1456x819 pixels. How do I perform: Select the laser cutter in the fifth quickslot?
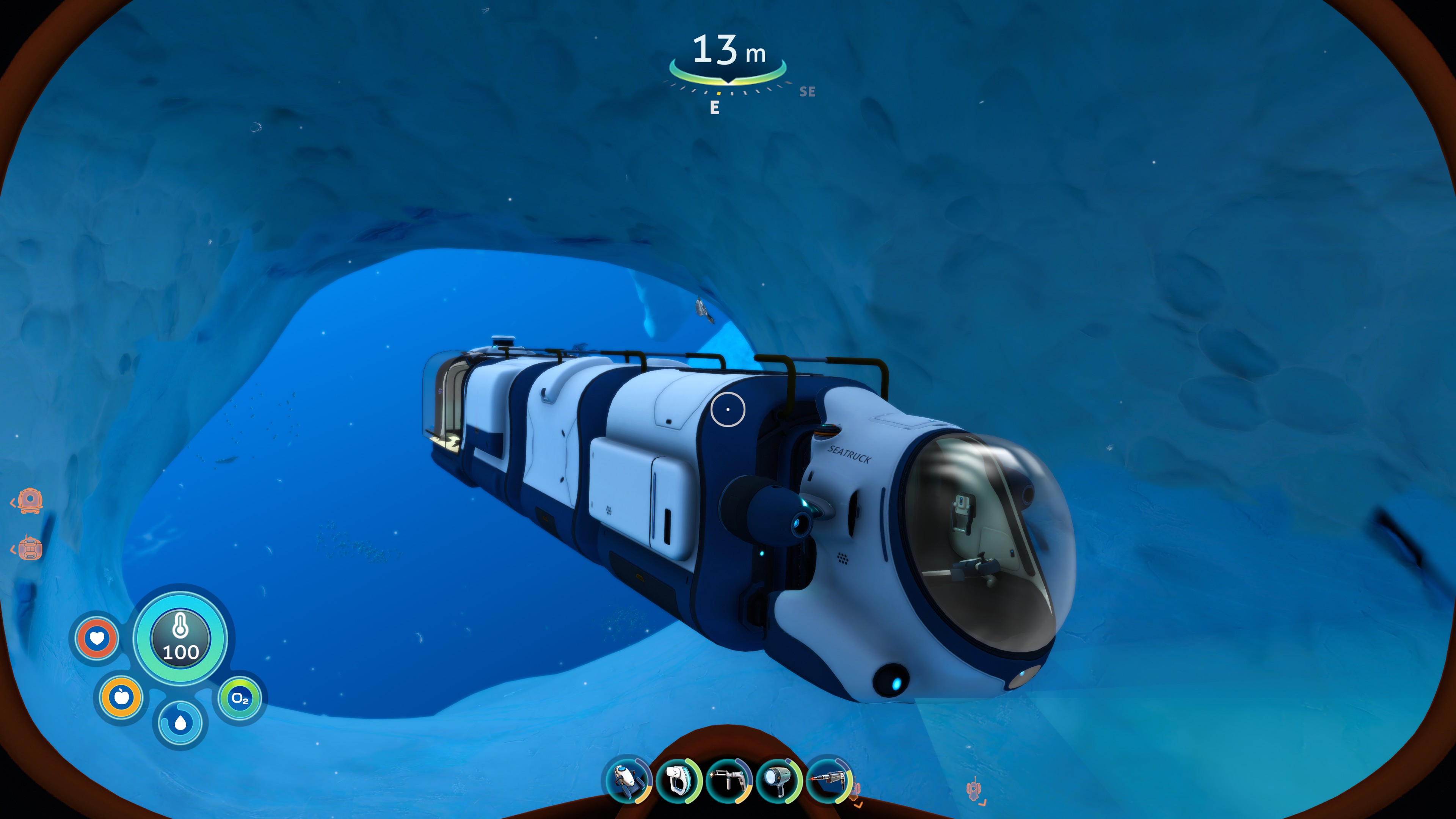click(x=830, y=781)
